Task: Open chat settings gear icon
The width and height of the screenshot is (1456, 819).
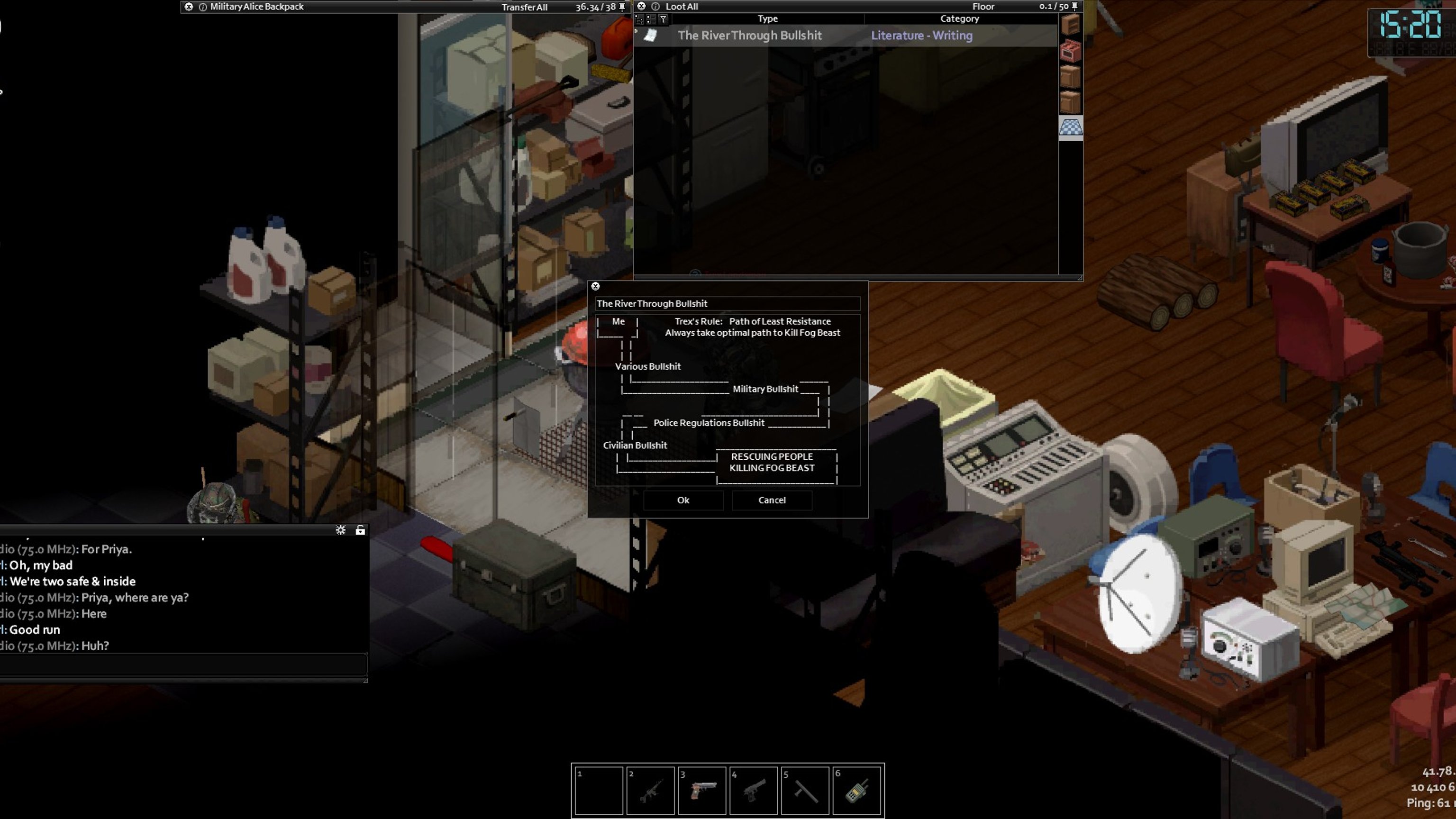Action: [x=340, y=530]
